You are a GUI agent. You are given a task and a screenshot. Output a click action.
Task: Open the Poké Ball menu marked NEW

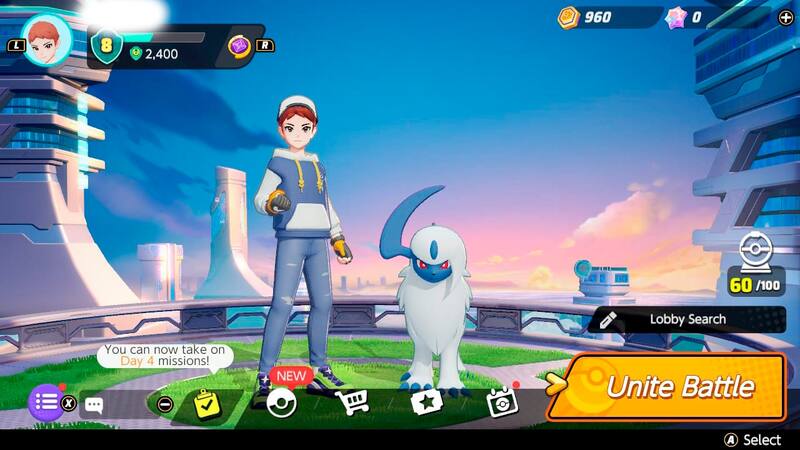click(282, 402)
